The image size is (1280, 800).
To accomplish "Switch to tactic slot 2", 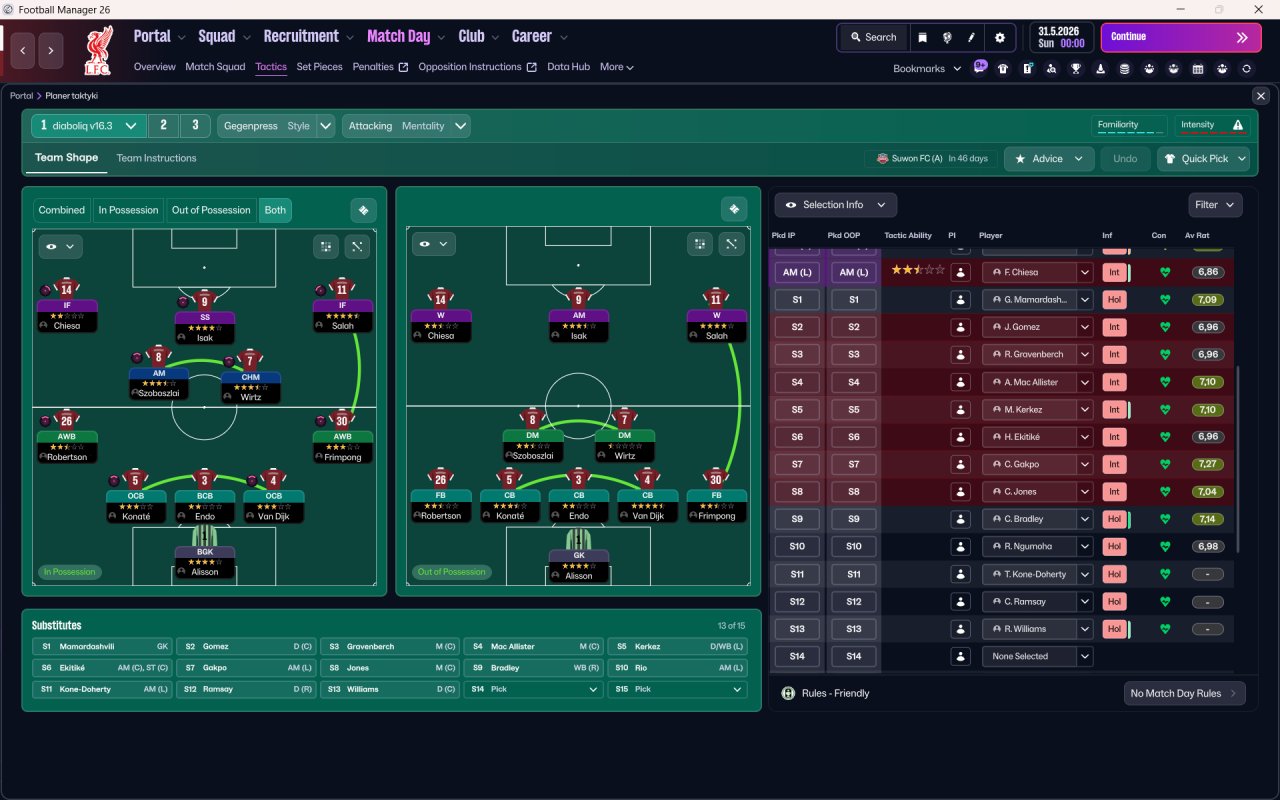I will 163,126.
